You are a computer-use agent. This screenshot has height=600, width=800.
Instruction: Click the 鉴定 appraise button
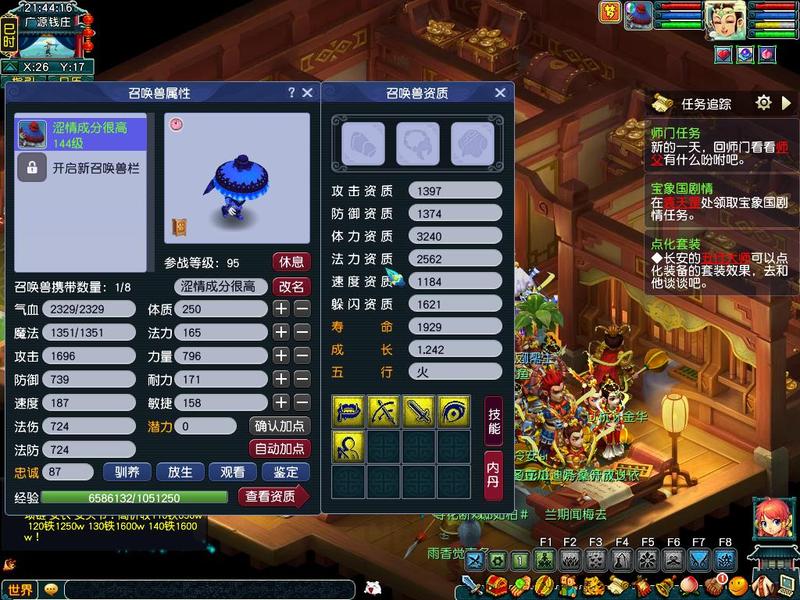click(x=285, y=472)
